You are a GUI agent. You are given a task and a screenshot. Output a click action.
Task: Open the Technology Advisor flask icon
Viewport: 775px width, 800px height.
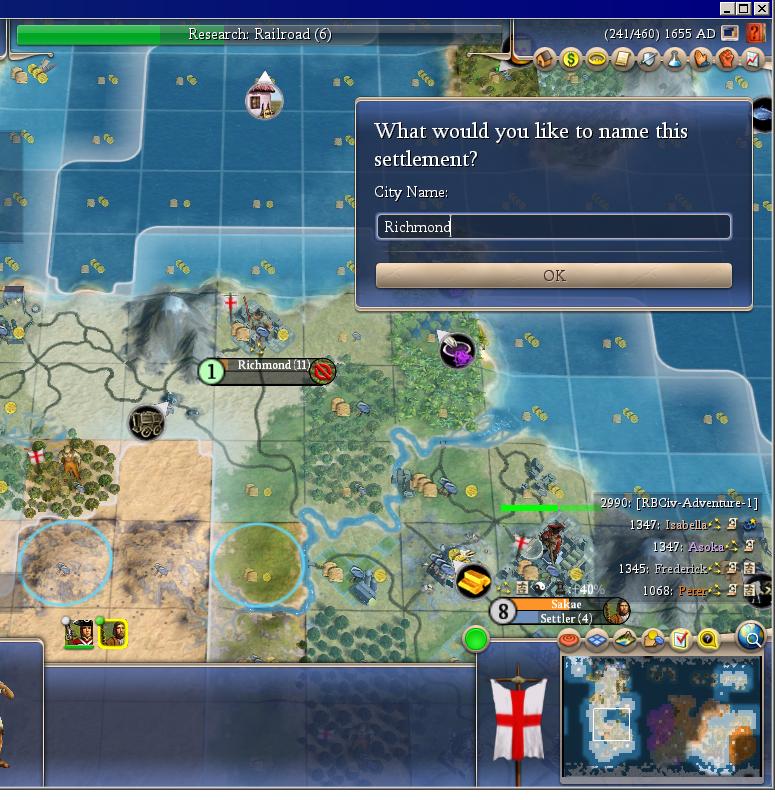click(x=675, y=60)
